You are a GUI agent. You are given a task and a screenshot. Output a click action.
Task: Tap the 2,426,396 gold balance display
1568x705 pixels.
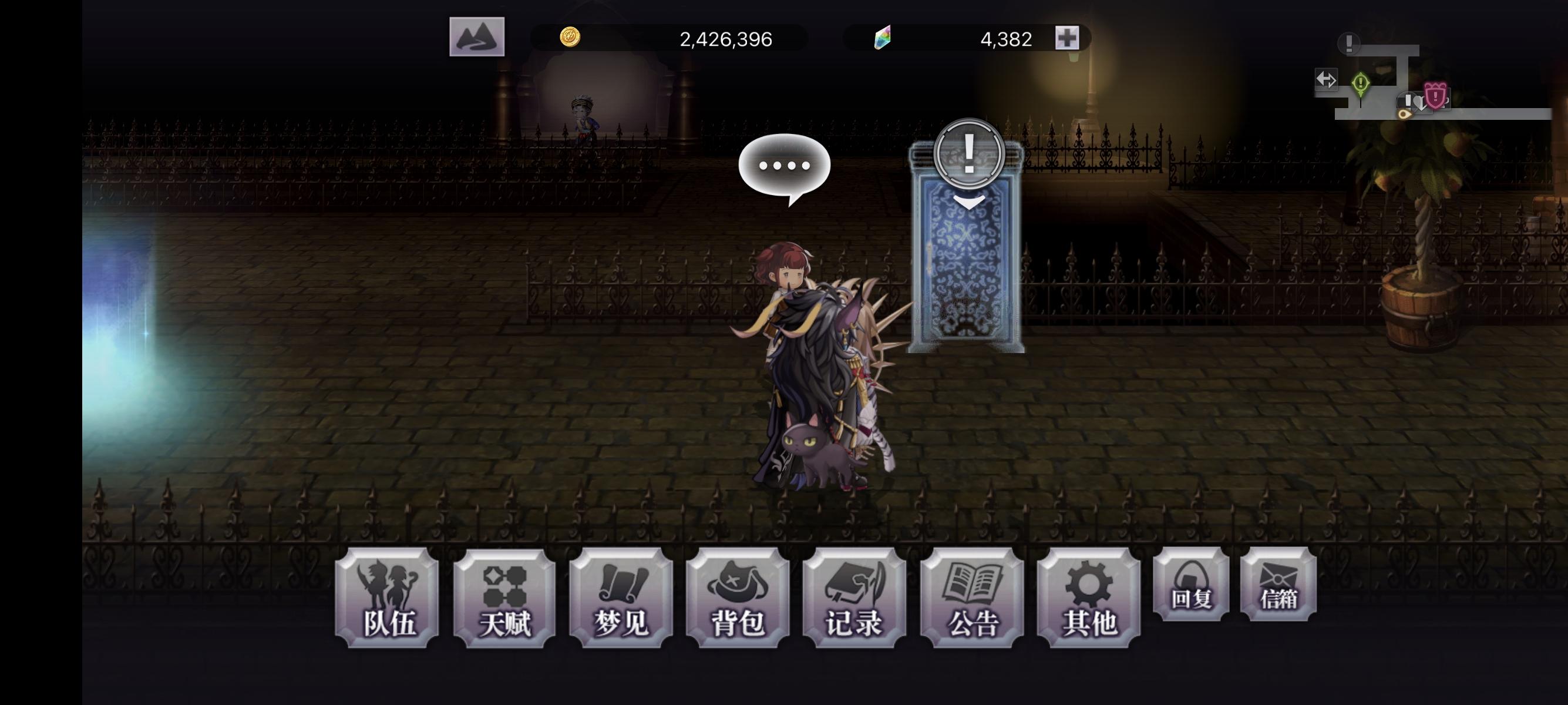point(725,38)
